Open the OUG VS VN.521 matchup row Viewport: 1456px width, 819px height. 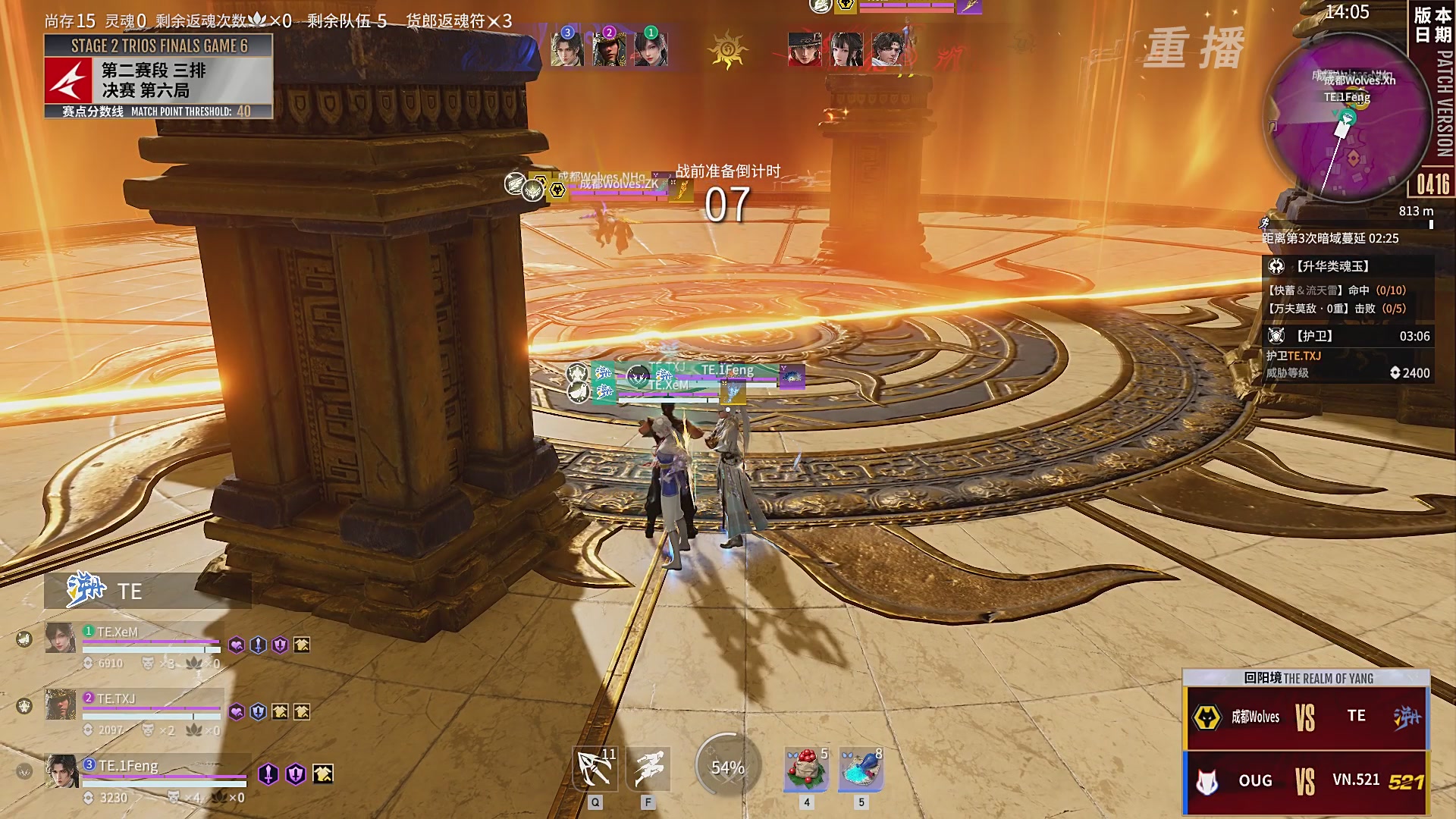pos(1306,781)
